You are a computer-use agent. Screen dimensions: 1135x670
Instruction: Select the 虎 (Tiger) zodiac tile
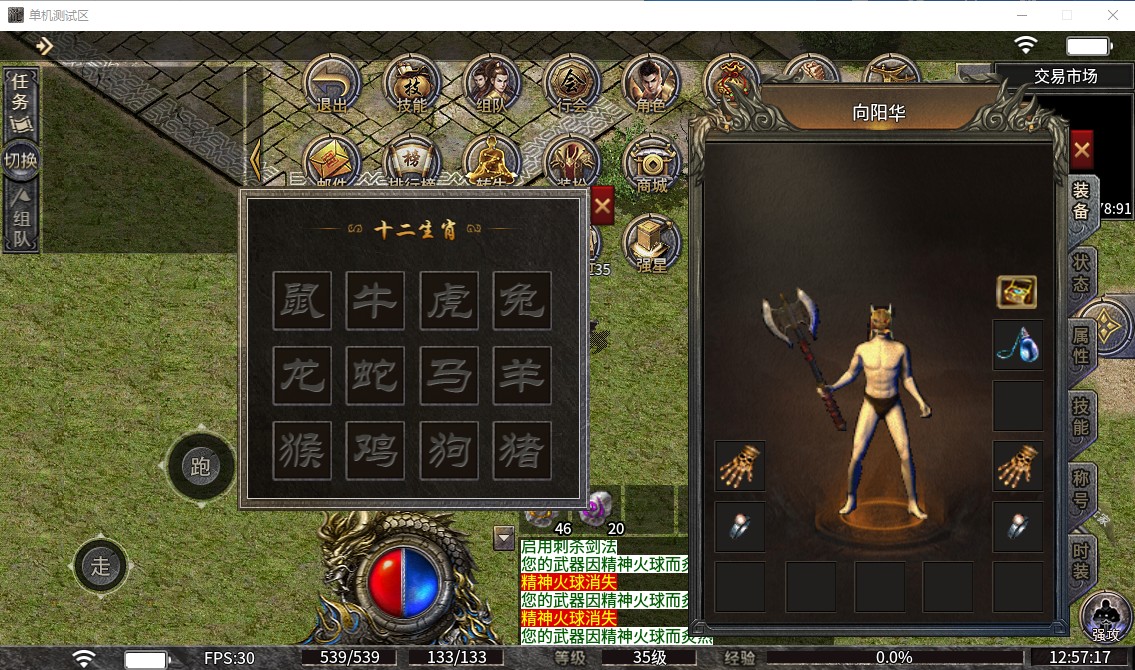449,300
